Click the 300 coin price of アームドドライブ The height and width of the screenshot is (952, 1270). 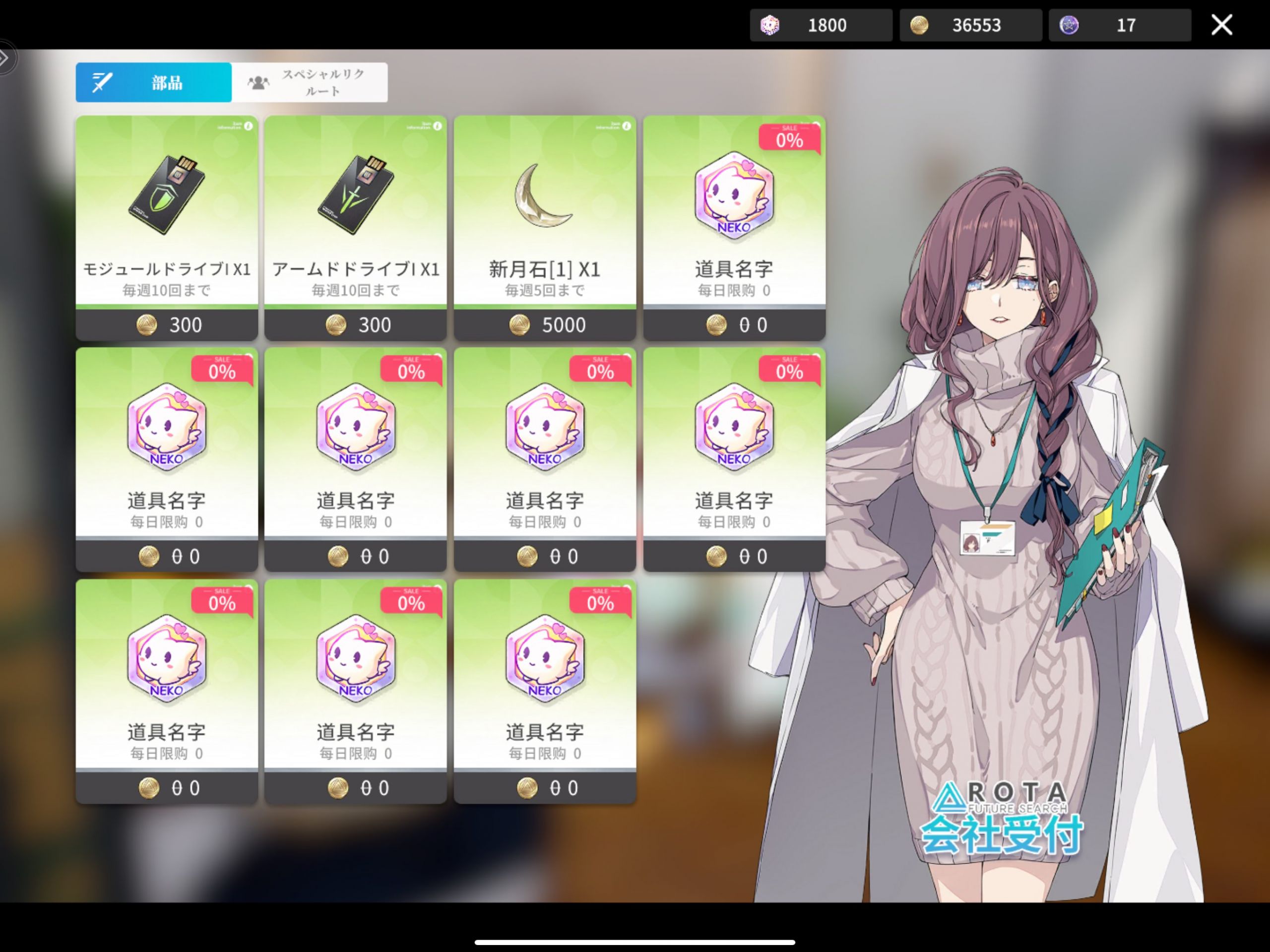(x=355, y=325)
